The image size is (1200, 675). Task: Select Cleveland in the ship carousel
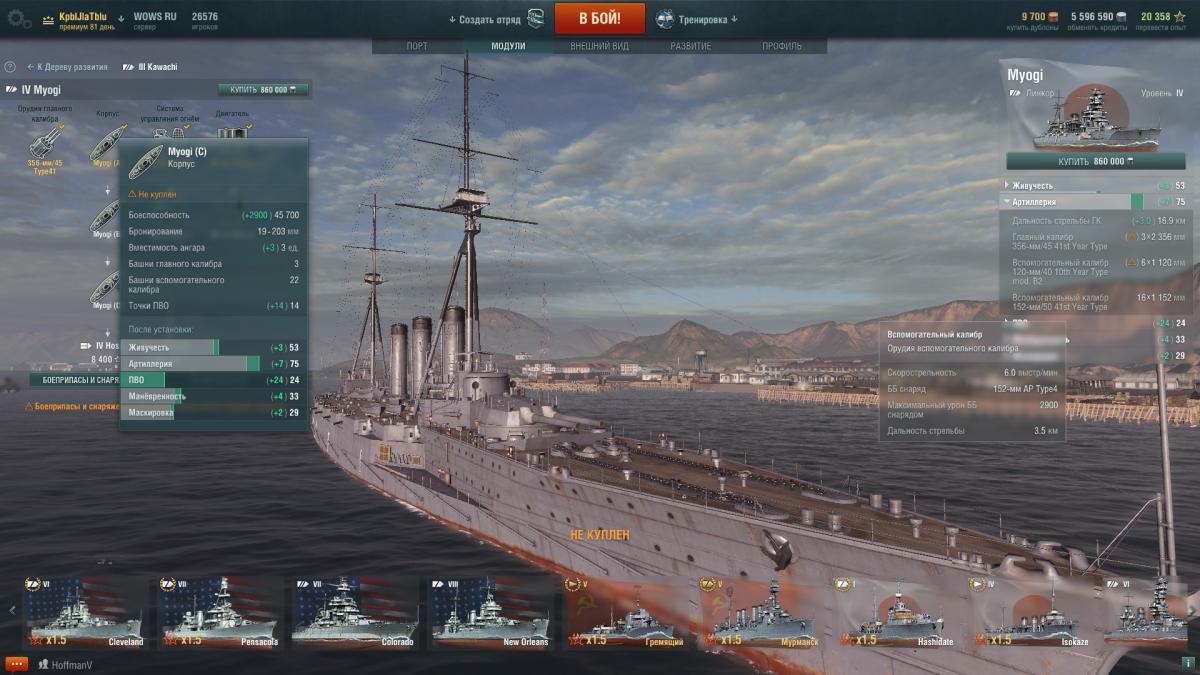[84, 611]
